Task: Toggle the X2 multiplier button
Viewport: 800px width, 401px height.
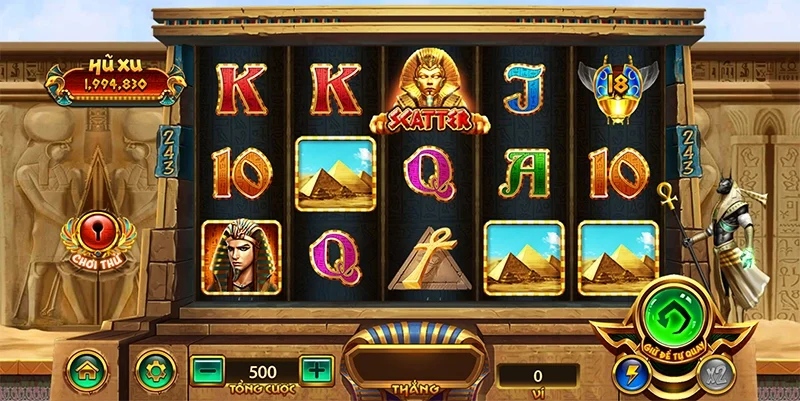Action: pos(714,374)
